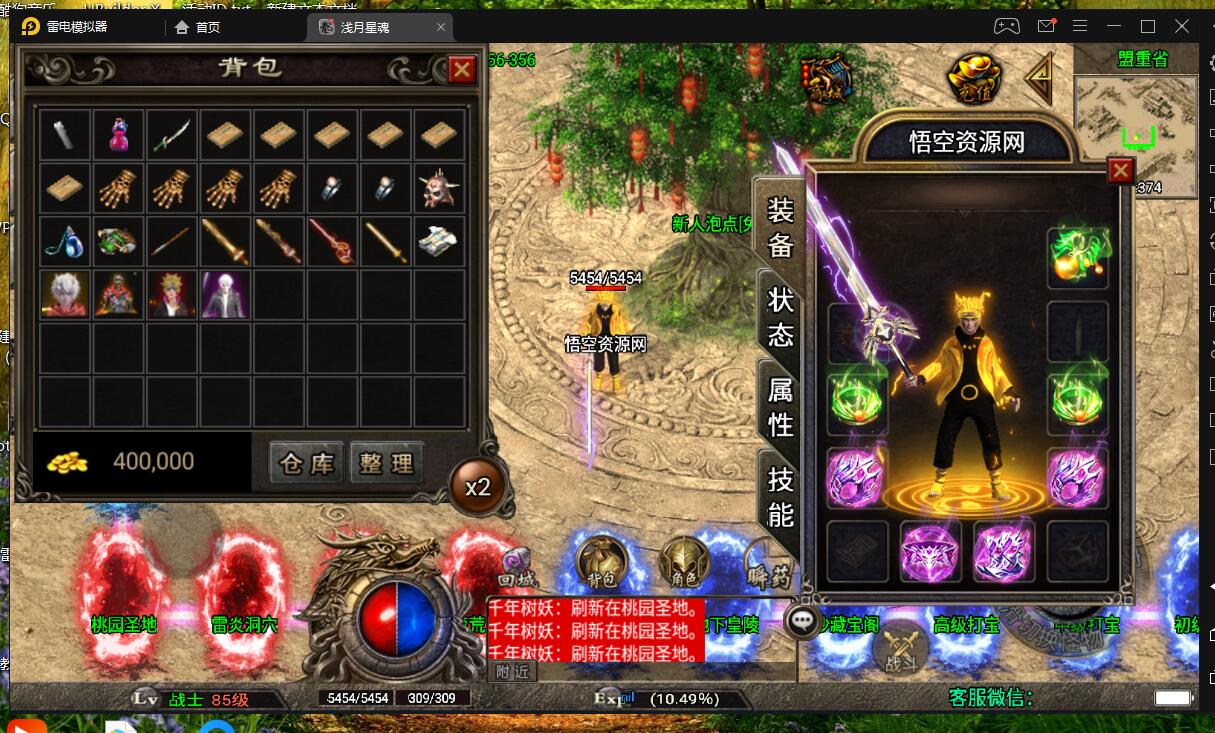This screenshot has width=1215, height=733.
Task: Switch to the 状态 status tab
Action: (780, 317)
